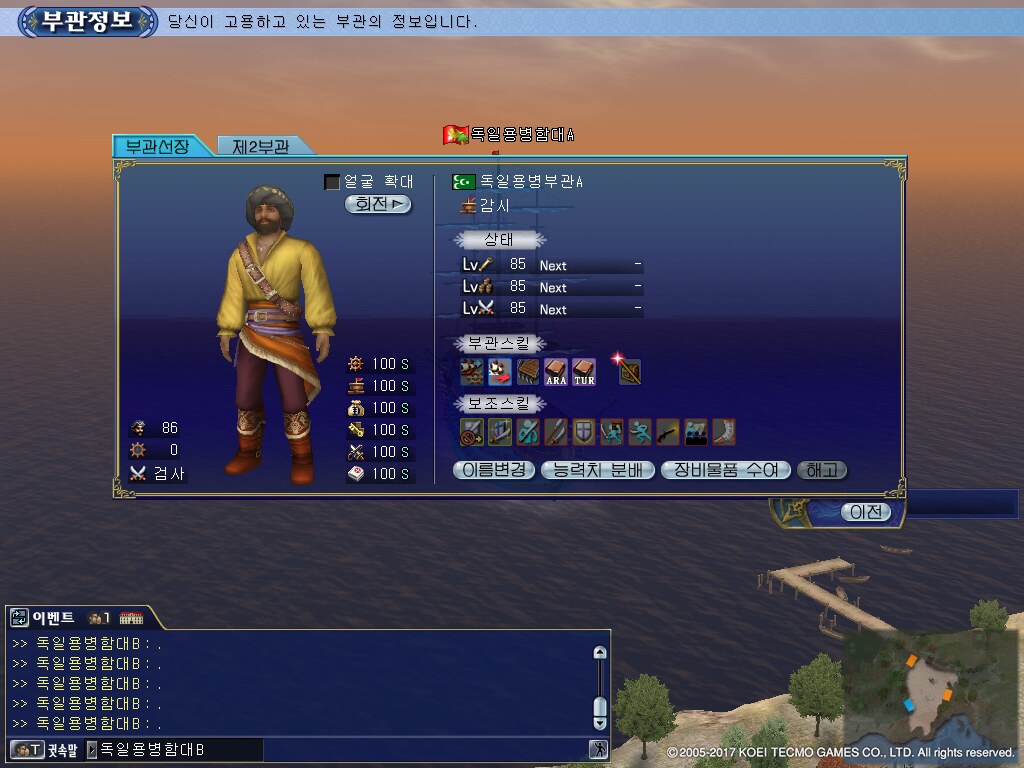The width and height of the screenshot is (1024, 768).
Task: Click the 회전 rotate button
Action: pyautogui.click(x=378, y=204)
